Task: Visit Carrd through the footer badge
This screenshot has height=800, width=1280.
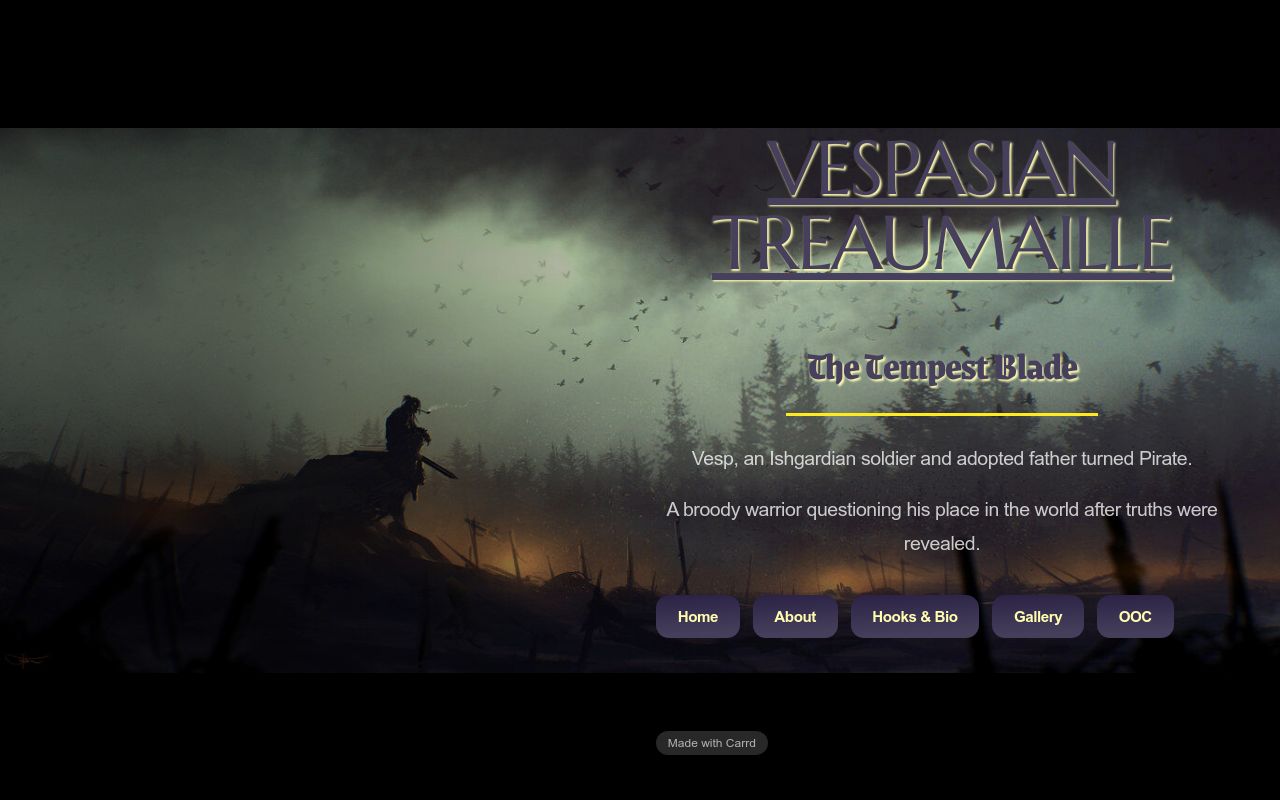Action: point(711,743)
